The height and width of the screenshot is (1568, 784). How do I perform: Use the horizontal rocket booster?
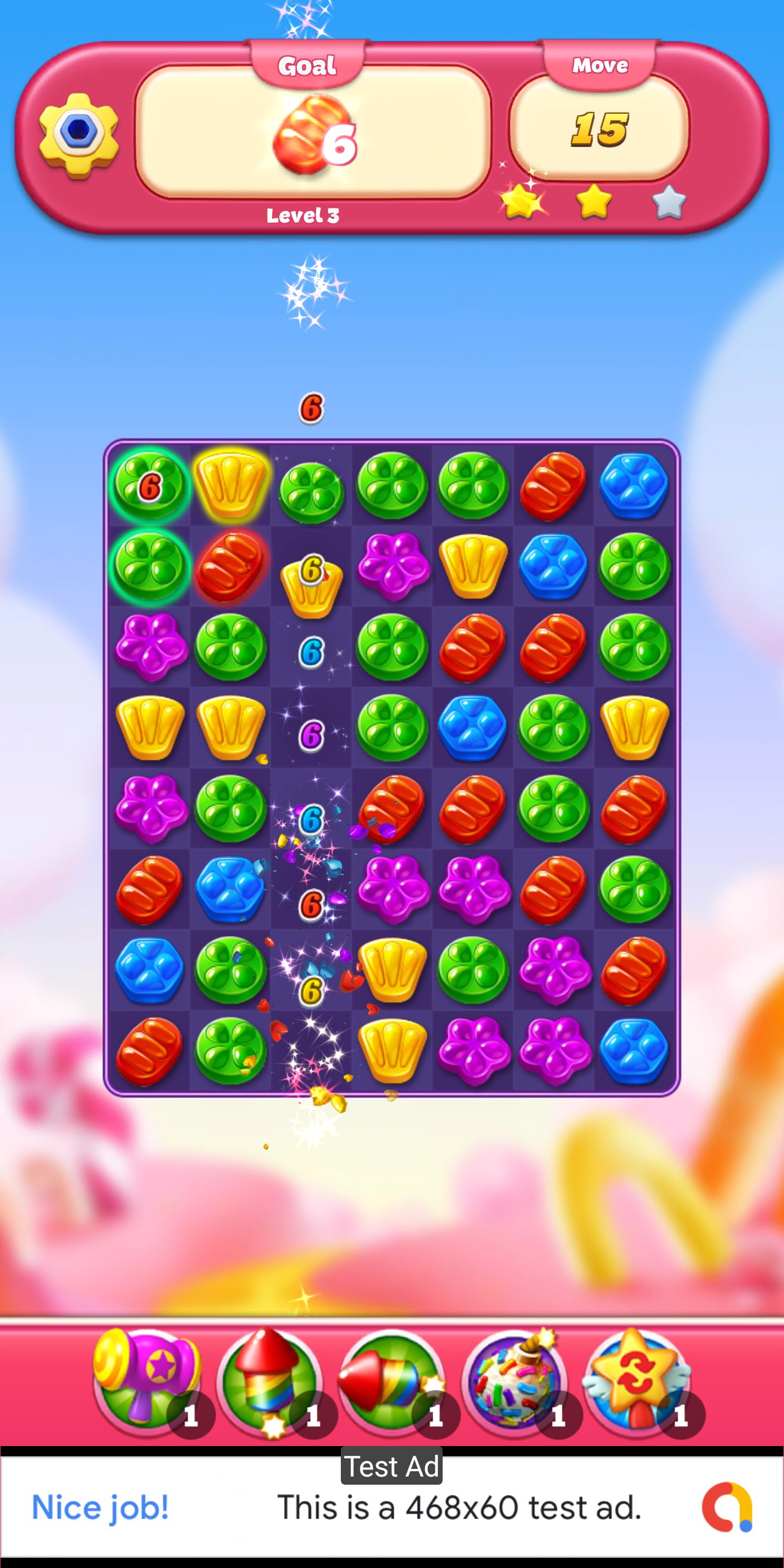click(391, 1381)
